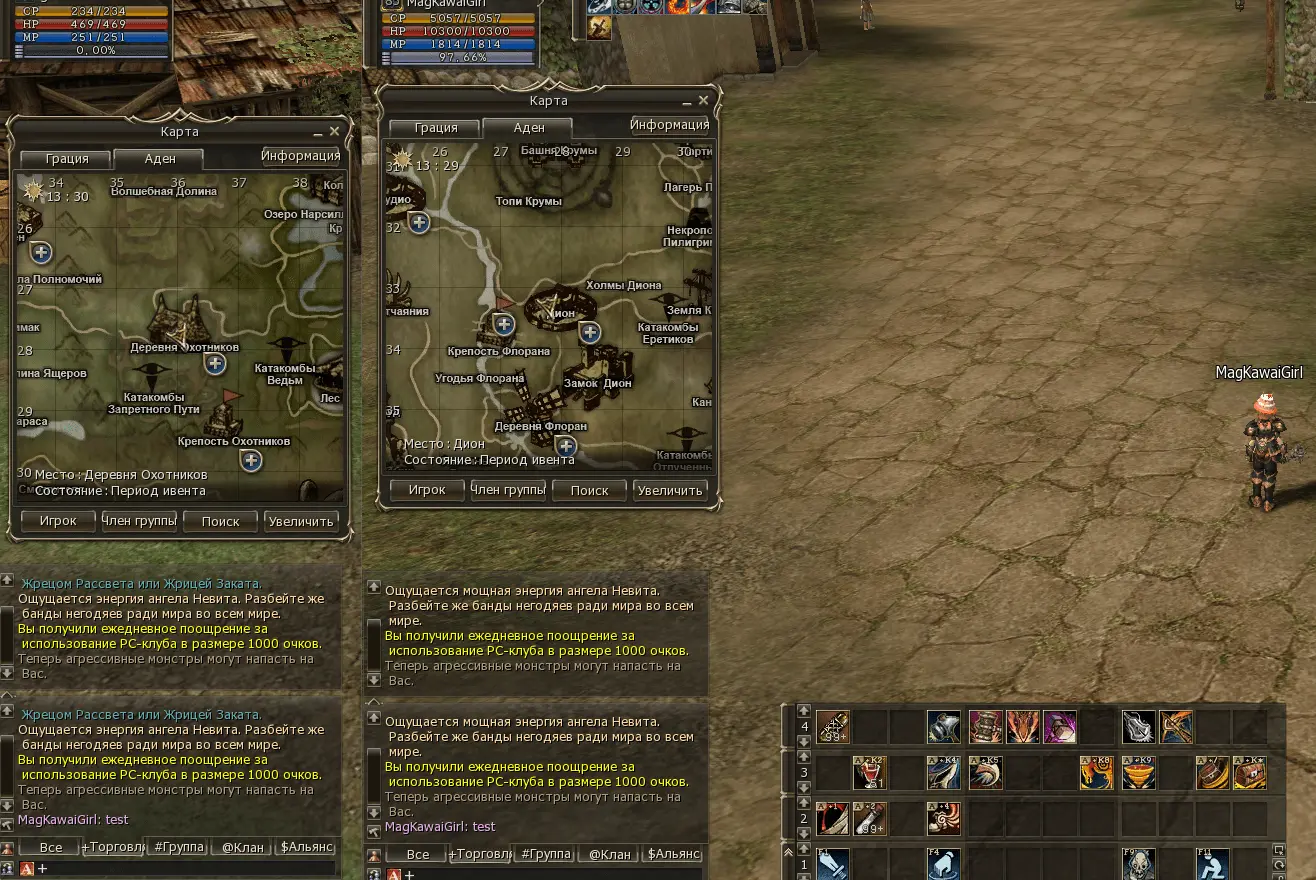1316x880 pixels.
Task: Select Игрок button in the Дион map window
Action: (x=427, y=490)
